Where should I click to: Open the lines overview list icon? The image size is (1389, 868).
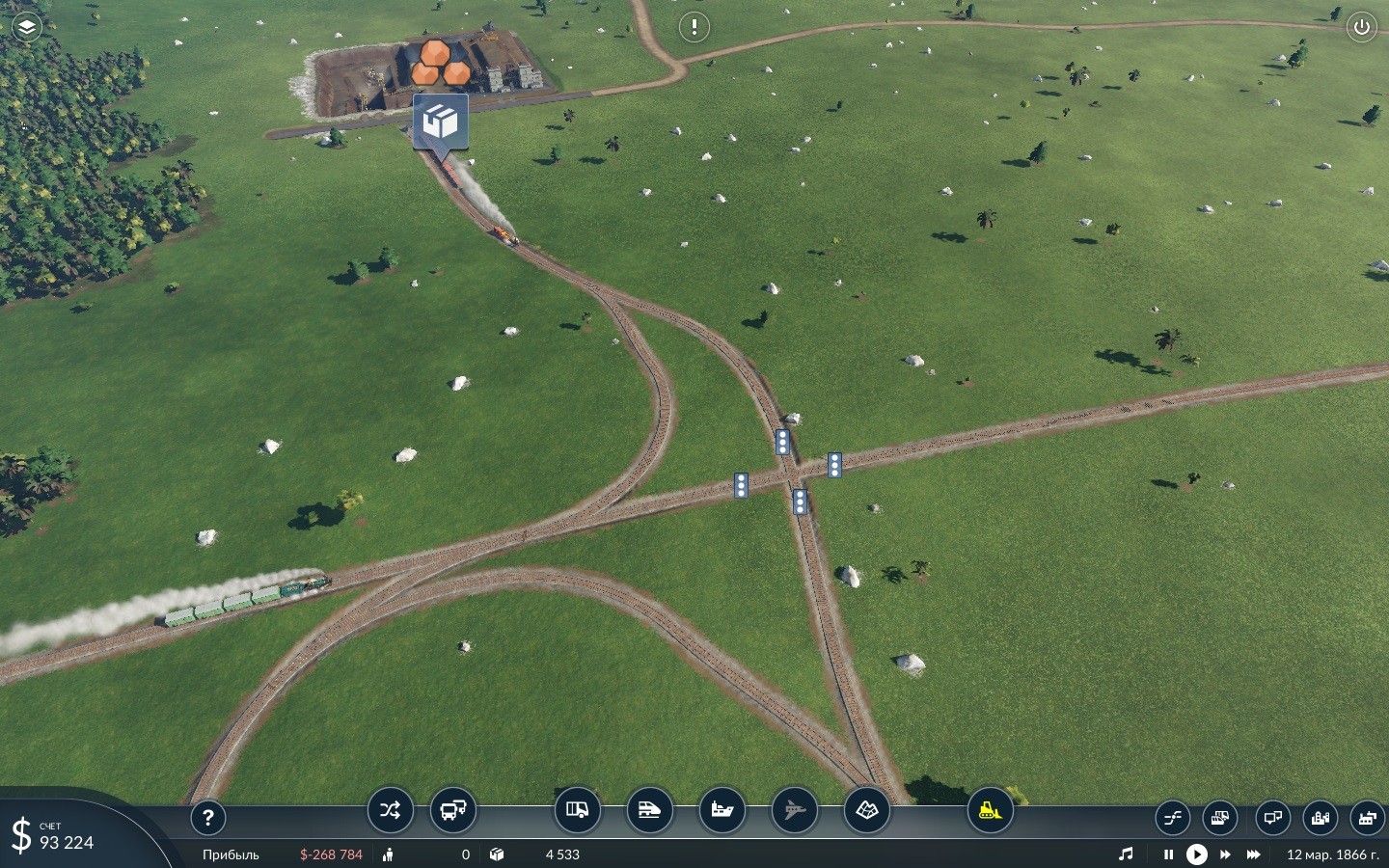pyautogui.click(x=1173, y=819)
